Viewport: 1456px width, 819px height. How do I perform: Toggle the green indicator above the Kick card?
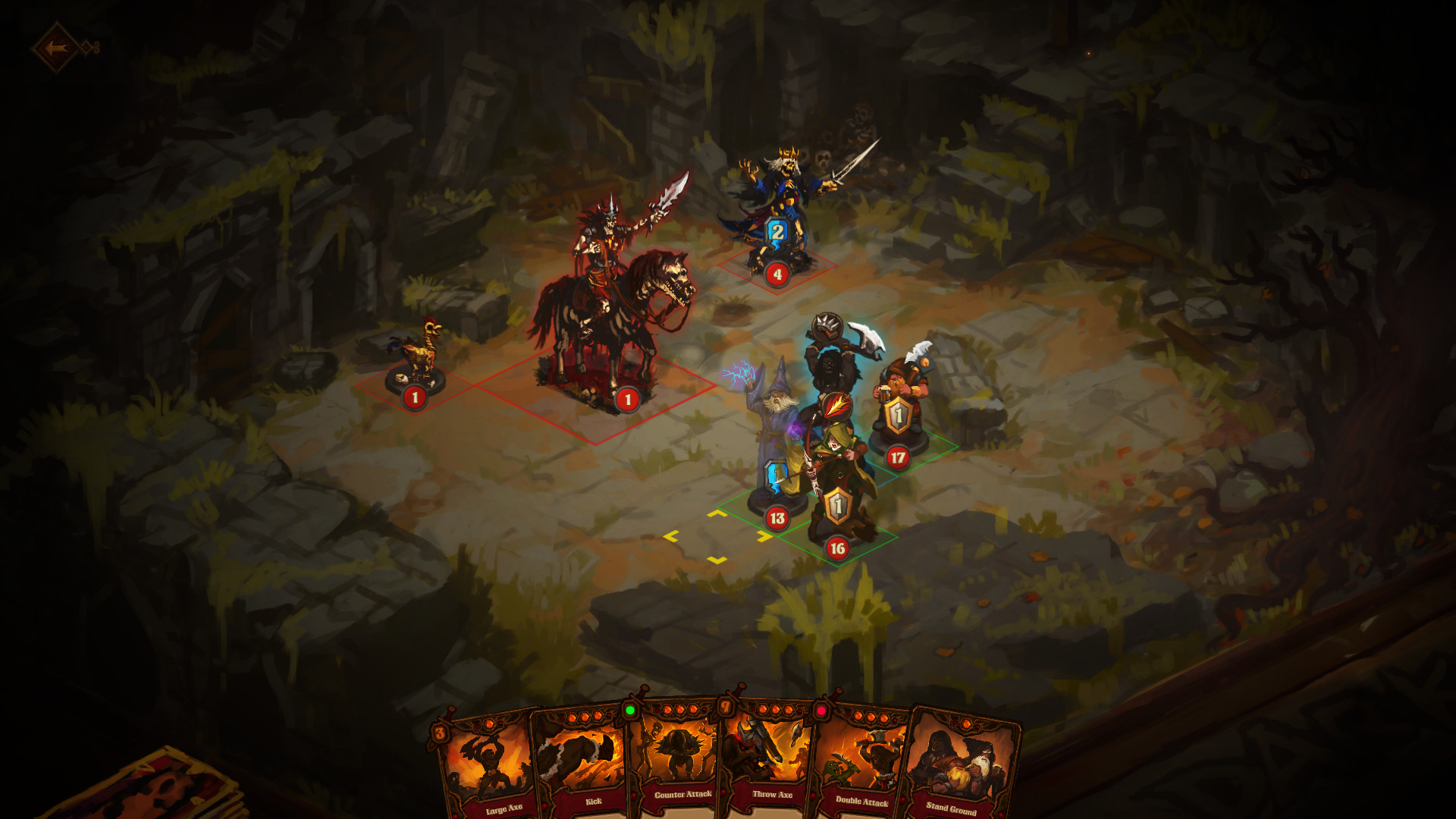click(x=632, y=711)
